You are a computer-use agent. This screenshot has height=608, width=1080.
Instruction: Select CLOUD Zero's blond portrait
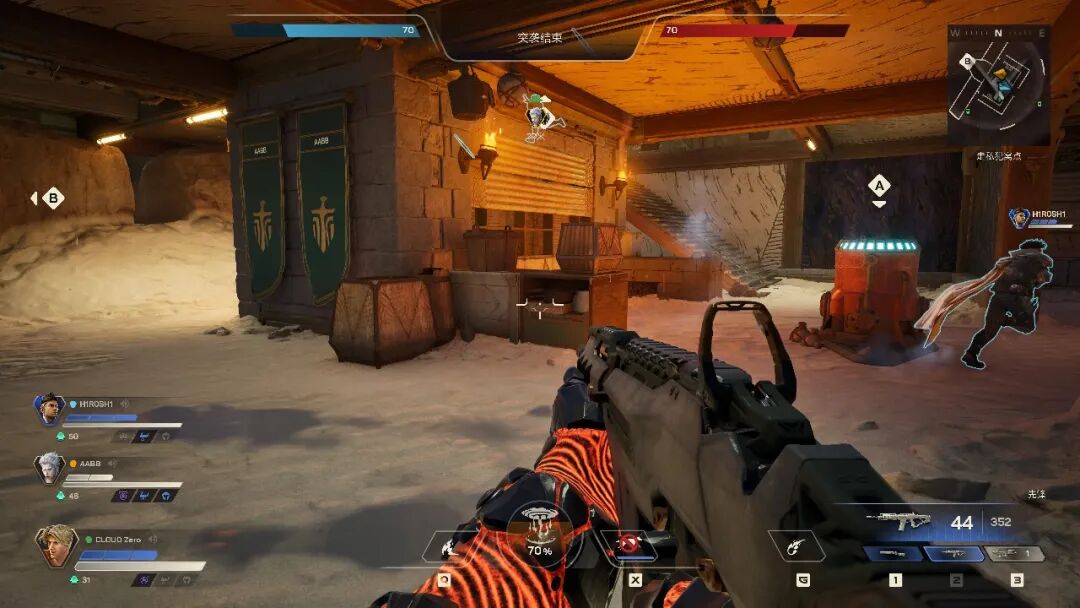(x=56, y=546)
